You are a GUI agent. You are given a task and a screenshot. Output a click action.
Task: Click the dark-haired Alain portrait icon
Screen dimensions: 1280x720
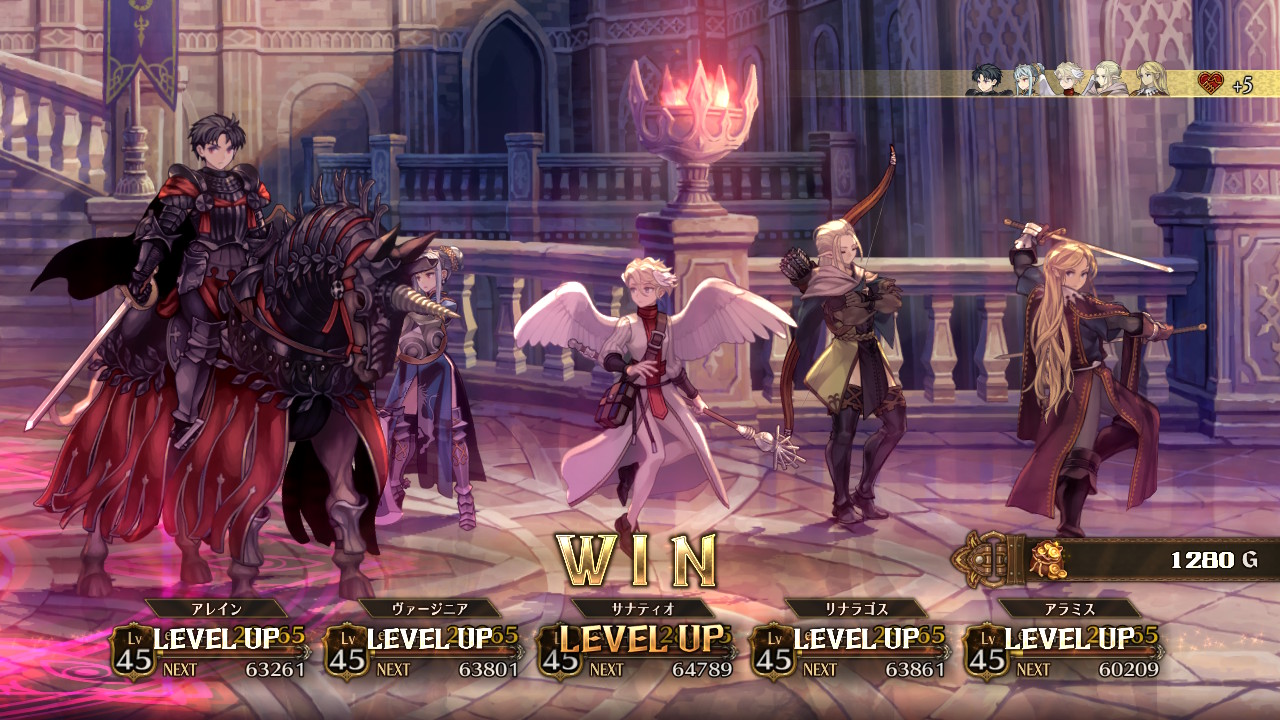[987, 80]
